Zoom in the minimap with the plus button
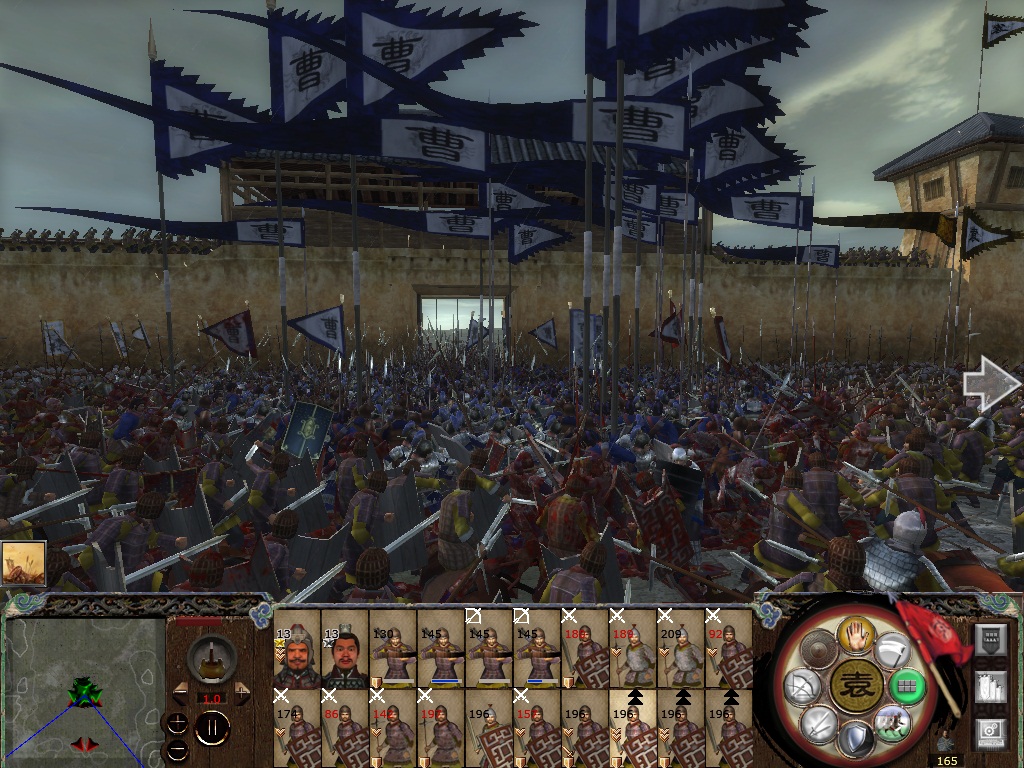Image resolution: width=1024 pixels, height=768 pixels. click(177, 723)
